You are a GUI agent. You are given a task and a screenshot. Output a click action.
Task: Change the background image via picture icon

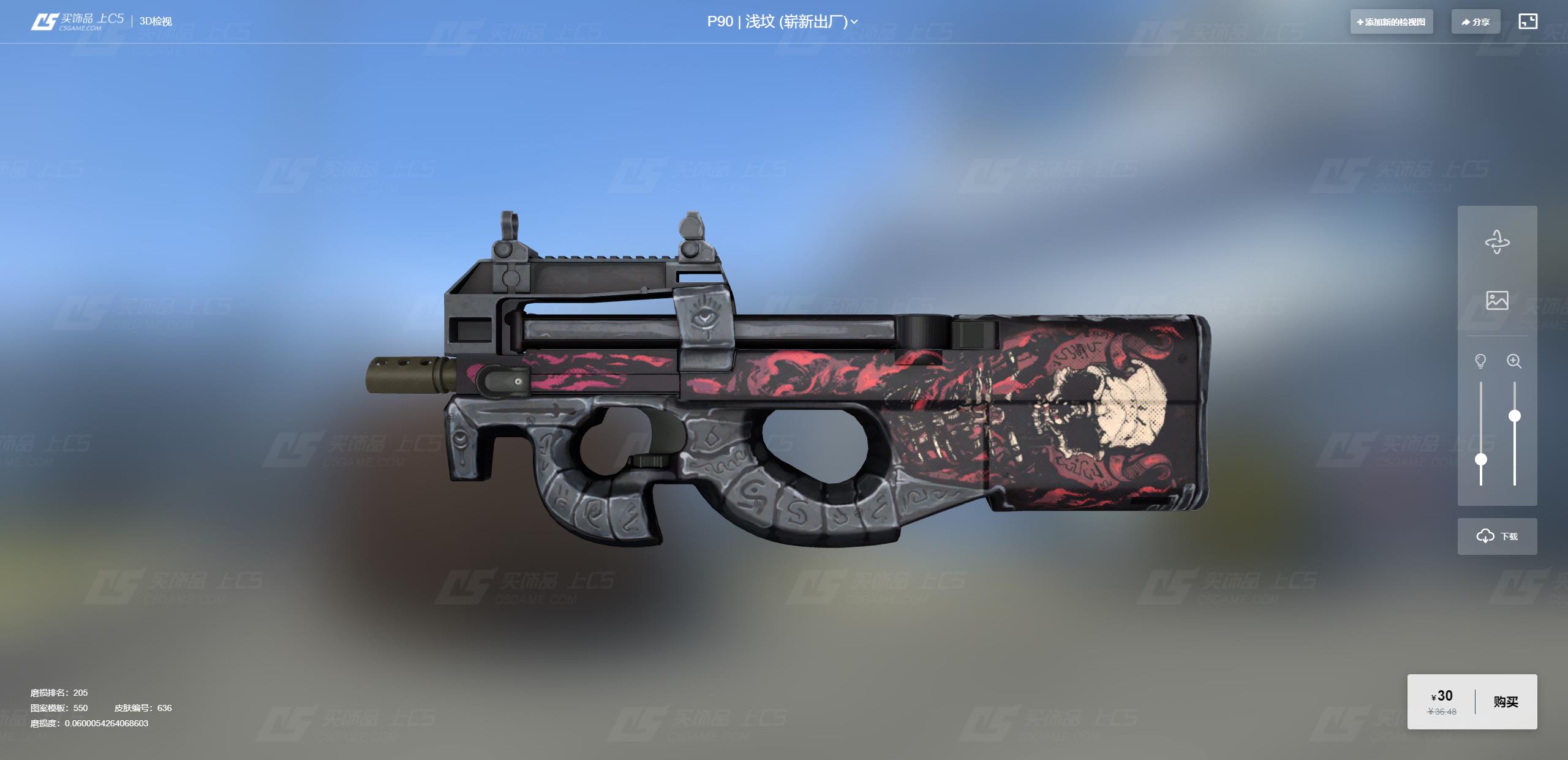pyautogui.click(x=1497, y=300)
